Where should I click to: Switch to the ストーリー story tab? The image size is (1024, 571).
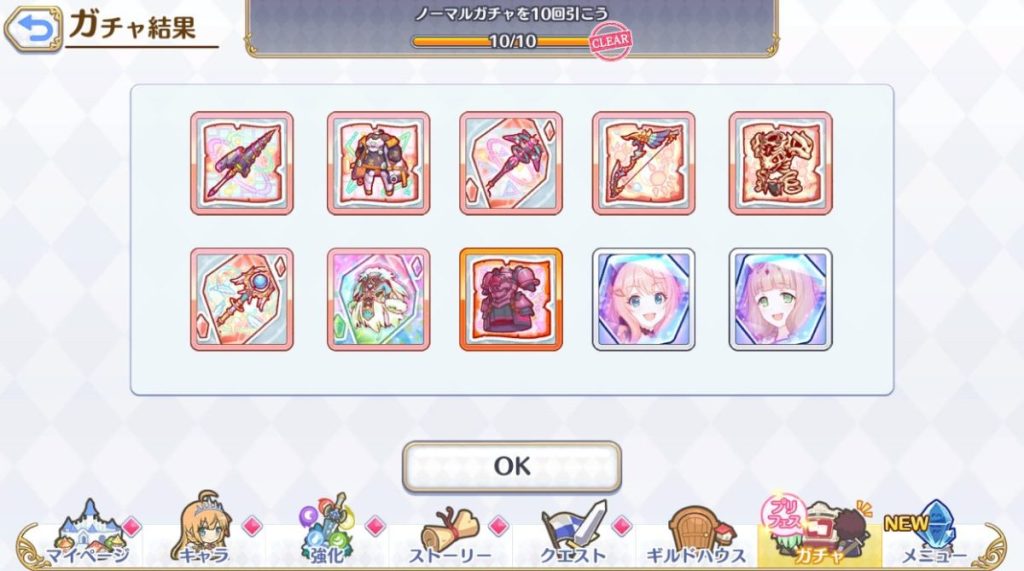[x=449, y=536]
